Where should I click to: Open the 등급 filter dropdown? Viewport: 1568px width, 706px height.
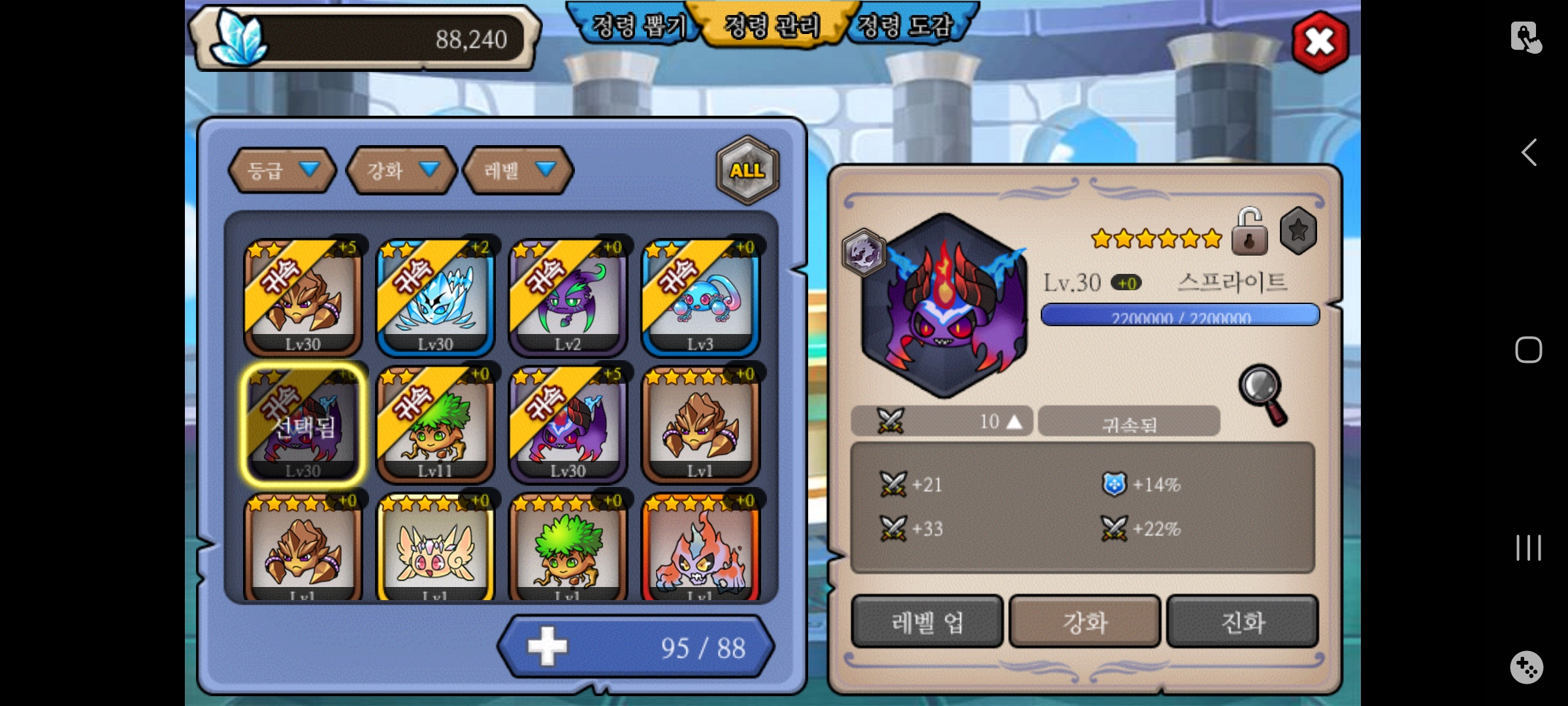pyautogui.click(x=282, y=171)
